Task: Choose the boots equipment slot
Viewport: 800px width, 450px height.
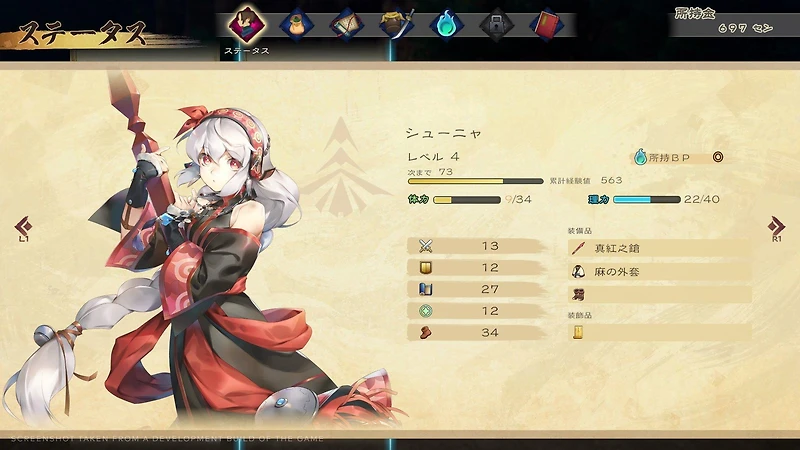Action: 659,295
